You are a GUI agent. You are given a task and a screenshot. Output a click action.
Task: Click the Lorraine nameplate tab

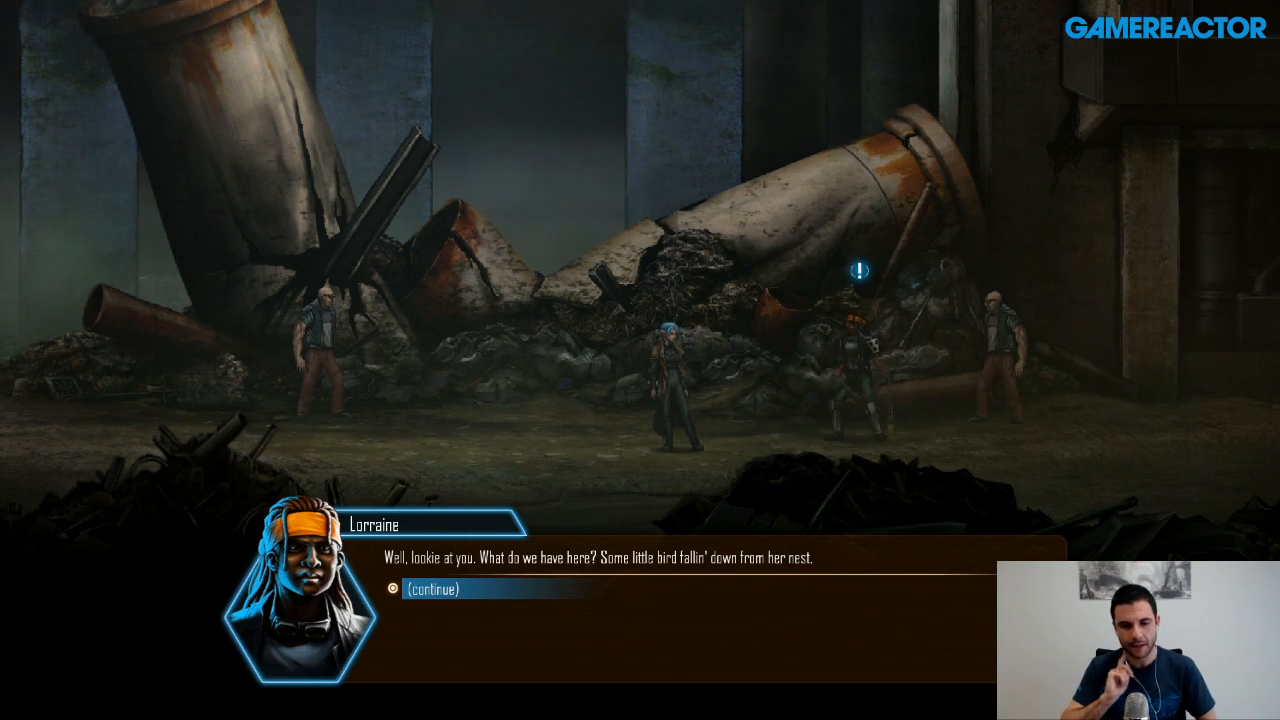pos(430,523)
